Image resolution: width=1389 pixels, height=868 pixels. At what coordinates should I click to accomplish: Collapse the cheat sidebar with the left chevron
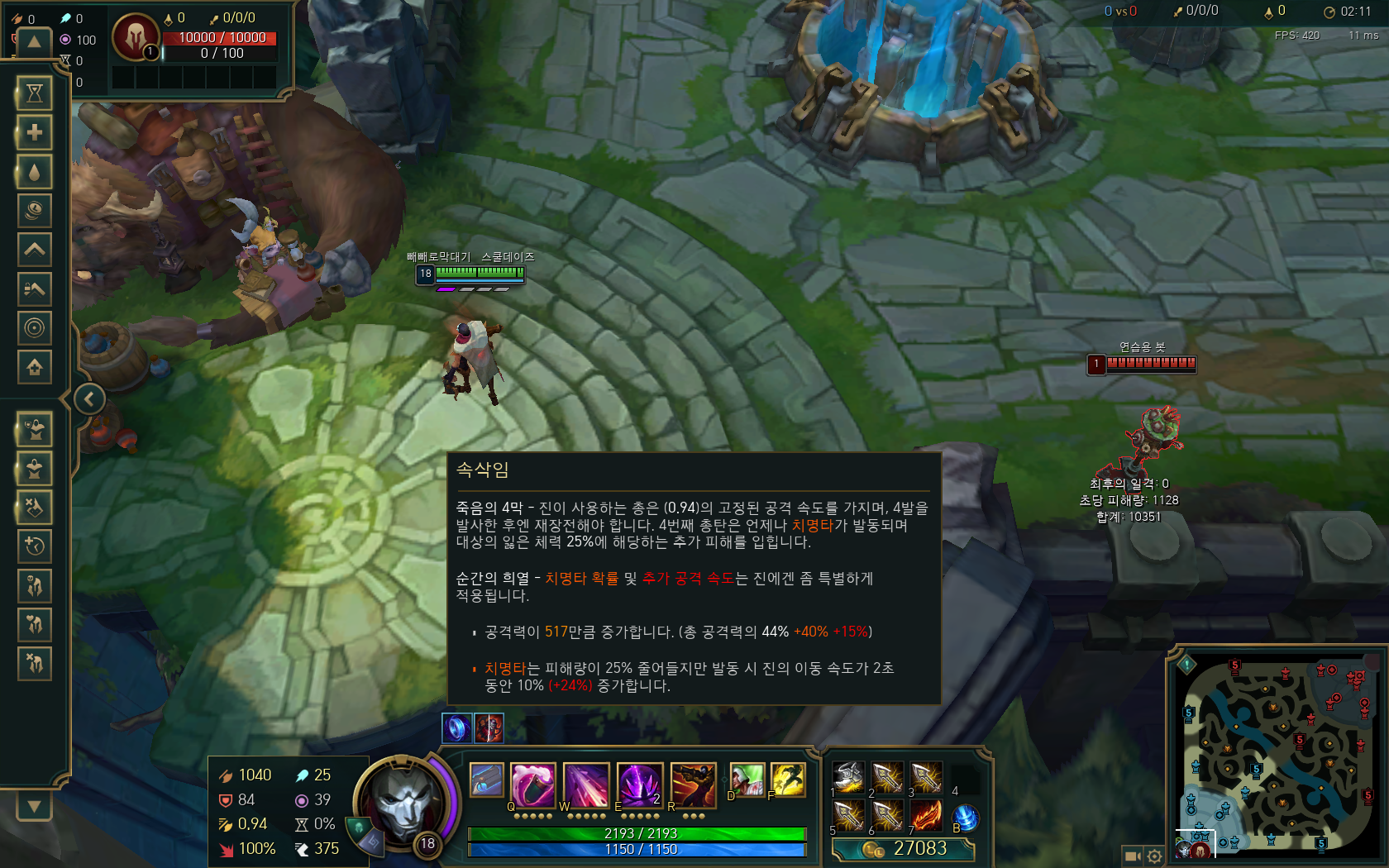point(89,399)
